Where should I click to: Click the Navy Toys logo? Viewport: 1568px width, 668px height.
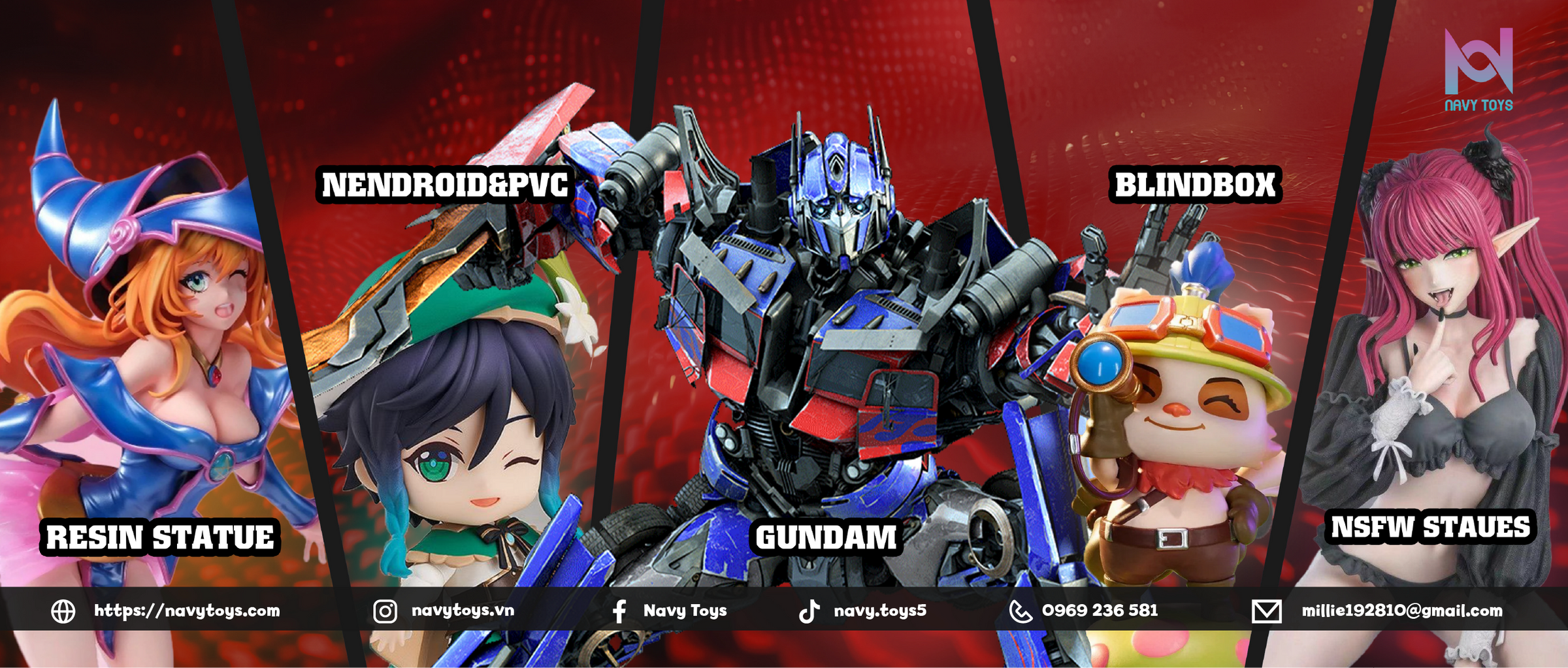point(1478,70)
